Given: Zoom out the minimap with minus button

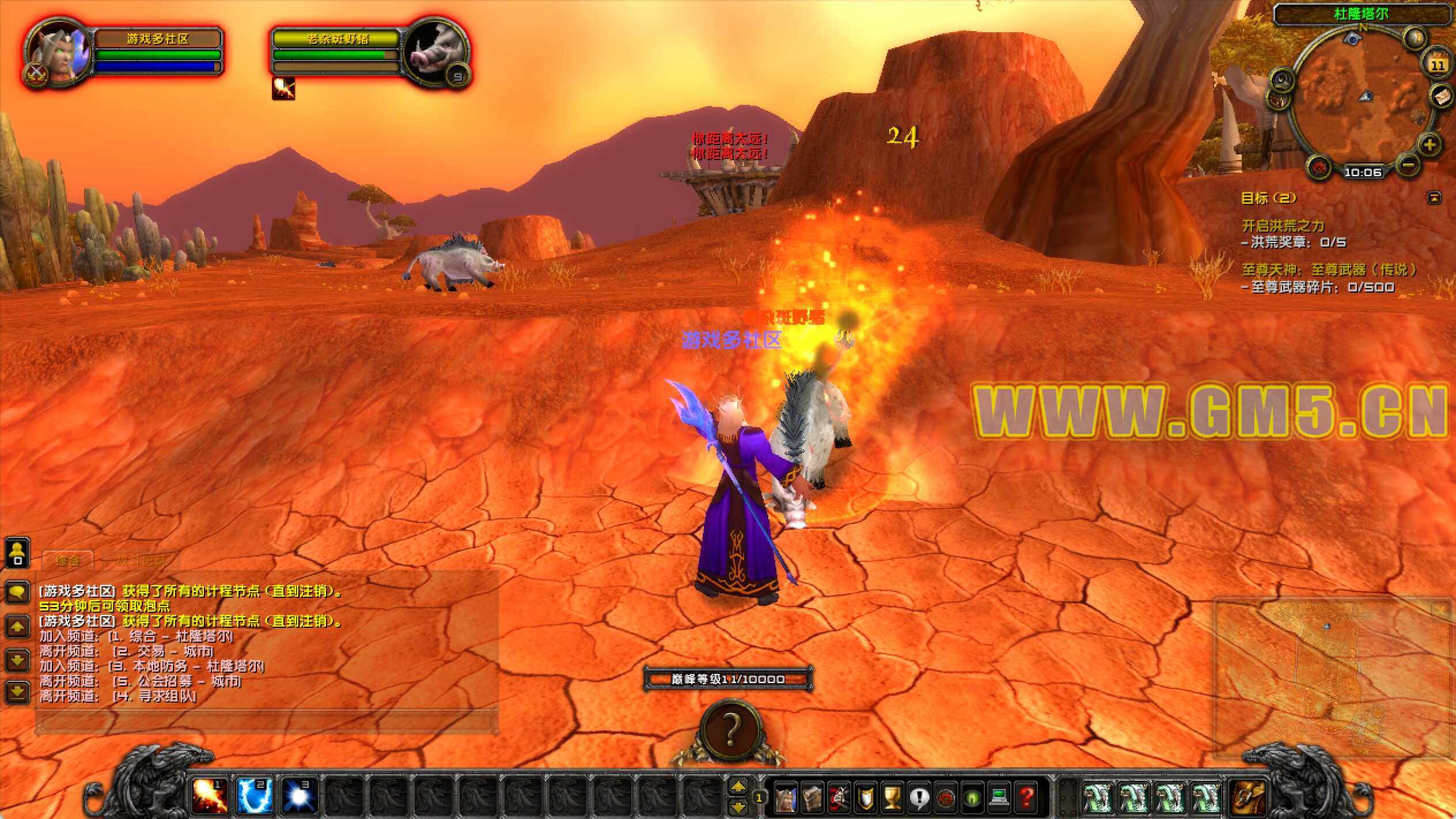Looking at the screenshot, I should 1407,166.
